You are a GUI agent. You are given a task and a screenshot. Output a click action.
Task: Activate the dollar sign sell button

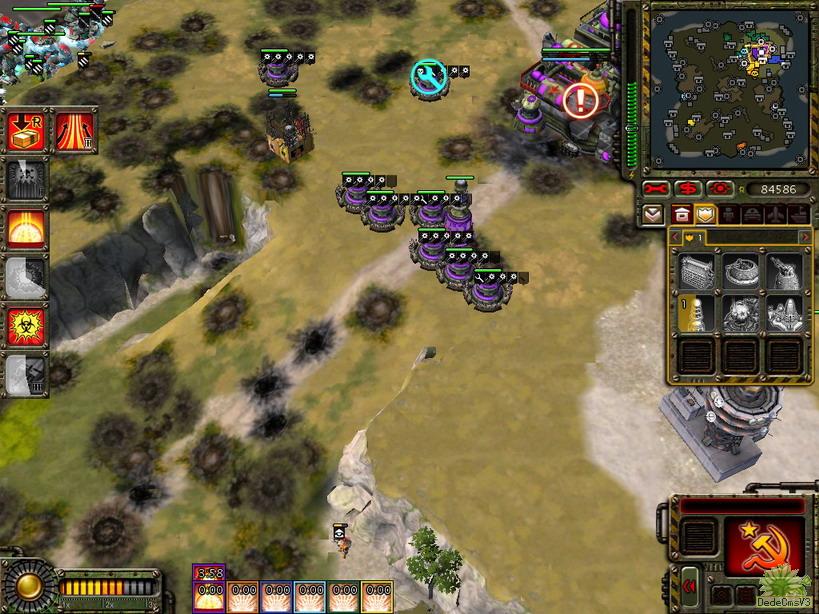pos(686,189)
